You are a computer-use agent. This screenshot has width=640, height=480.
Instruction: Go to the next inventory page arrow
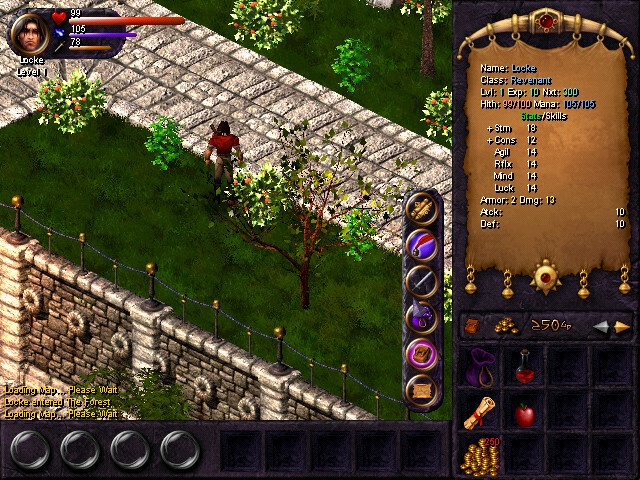point(623,326)
